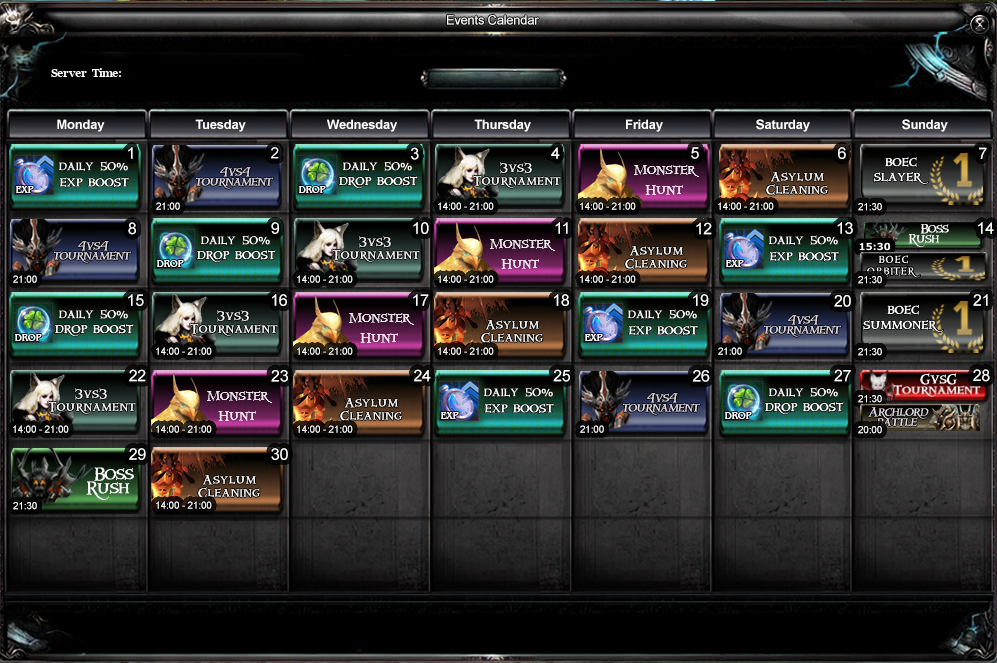Screen dimensions: 997x663
Task: Open the Monster Hunt event on day 5
Action: point(643,175)
